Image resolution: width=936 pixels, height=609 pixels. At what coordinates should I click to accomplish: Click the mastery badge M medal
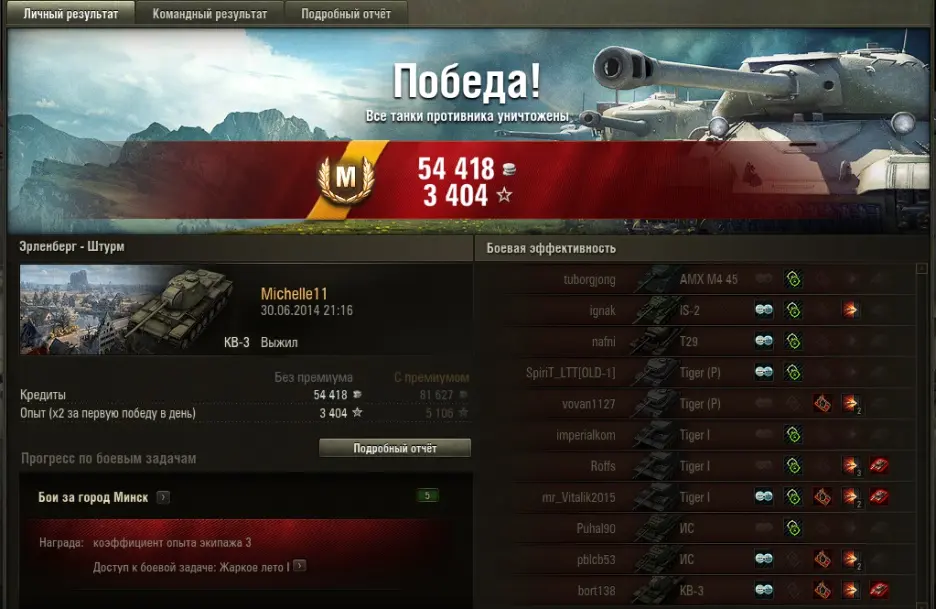pyautogui.click(x=345, y=178)
